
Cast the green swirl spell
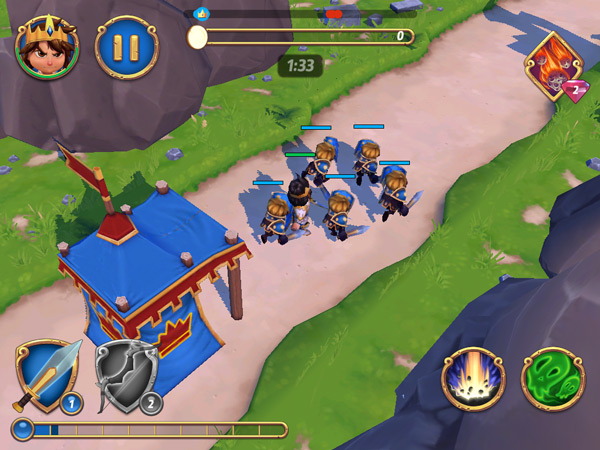(553, 379)
